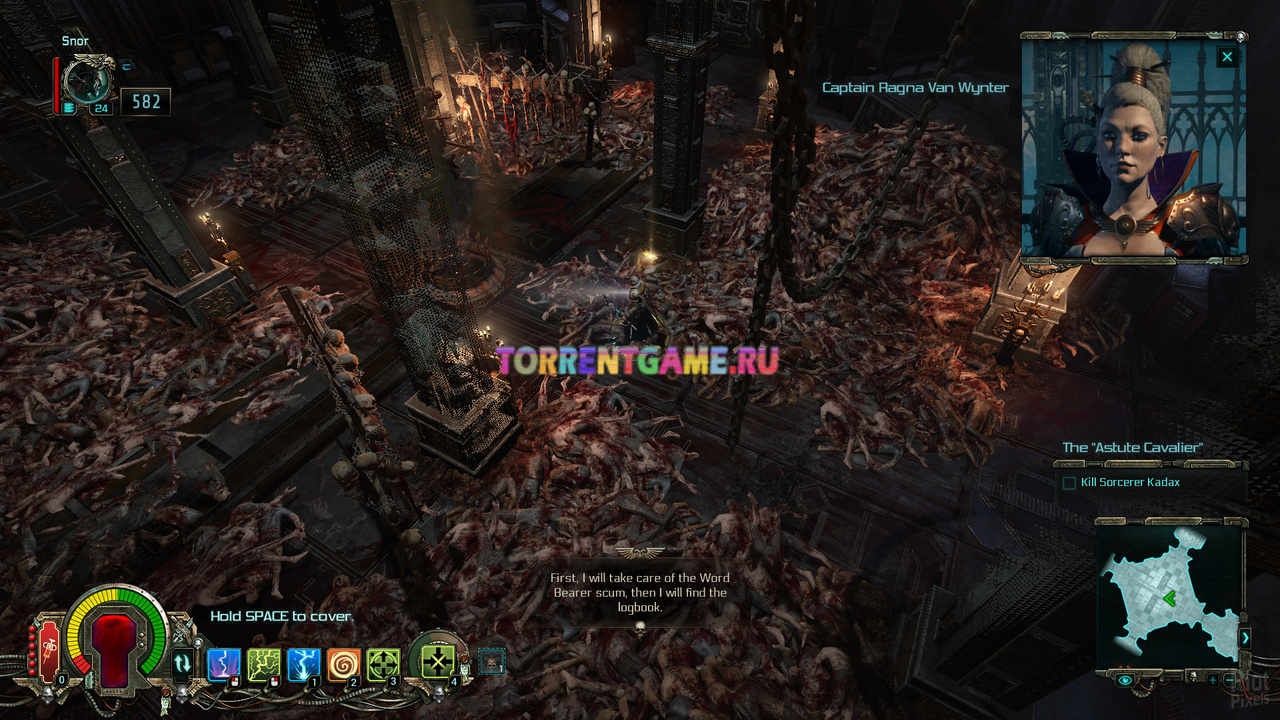Toggle the minimap eye visibility button
Image resolution: width=1280 pixels, height=720 pixels.
[x=1125, y=680]
